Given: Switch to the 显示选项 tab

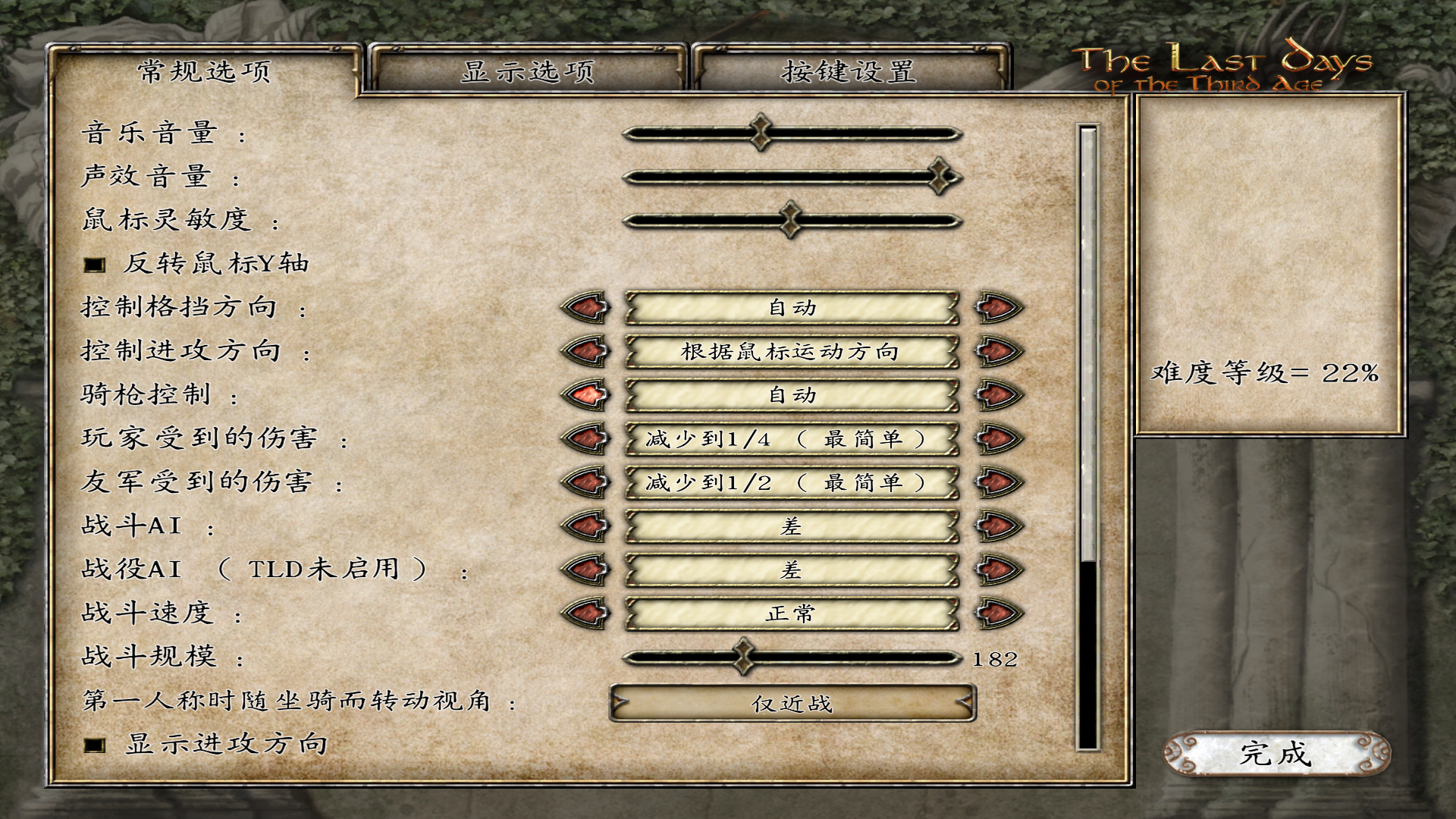Looking at the screenshot, I should click(x=528, y=71).
